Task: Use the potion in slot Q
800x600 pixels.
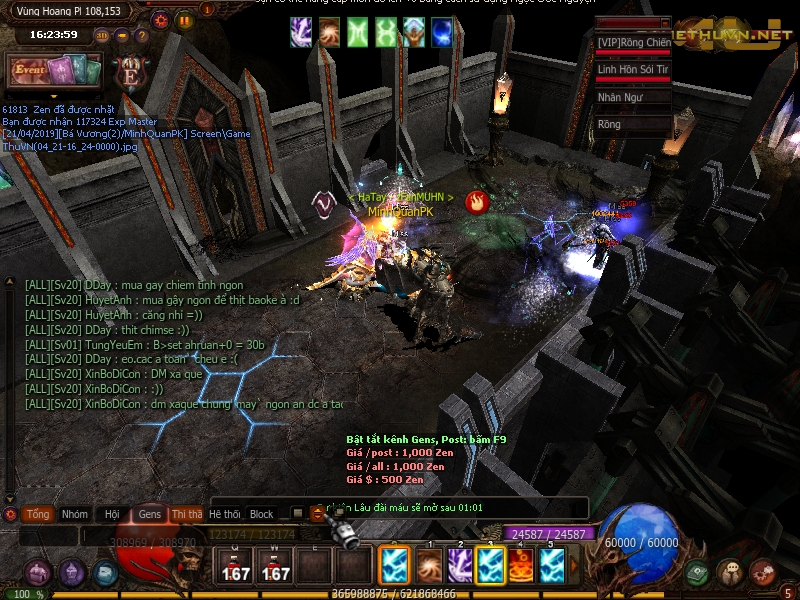Action: click(x=235, y=566)
